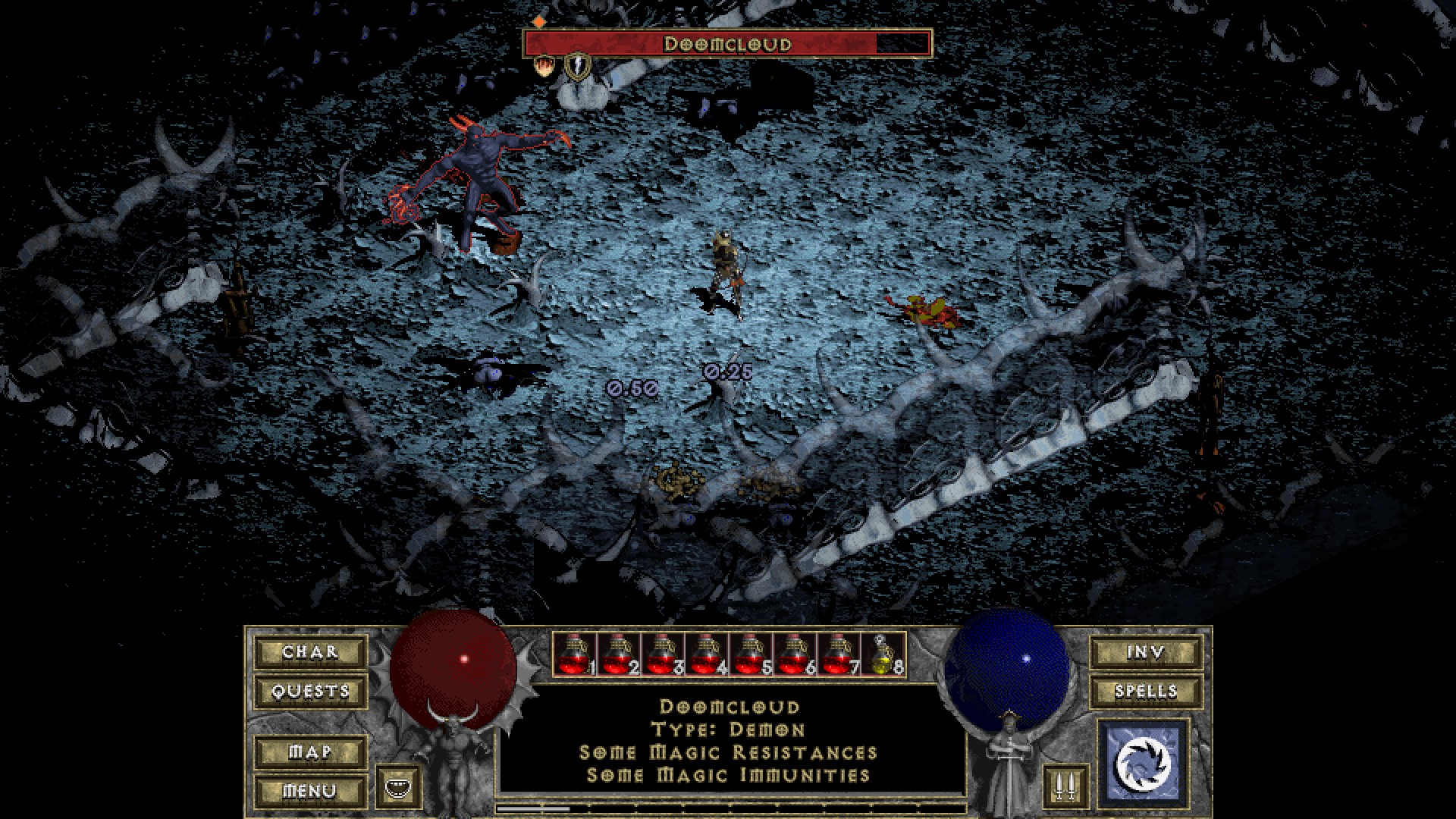
Task: Click the active spell swirl icon
Action: pos(1143,762)
